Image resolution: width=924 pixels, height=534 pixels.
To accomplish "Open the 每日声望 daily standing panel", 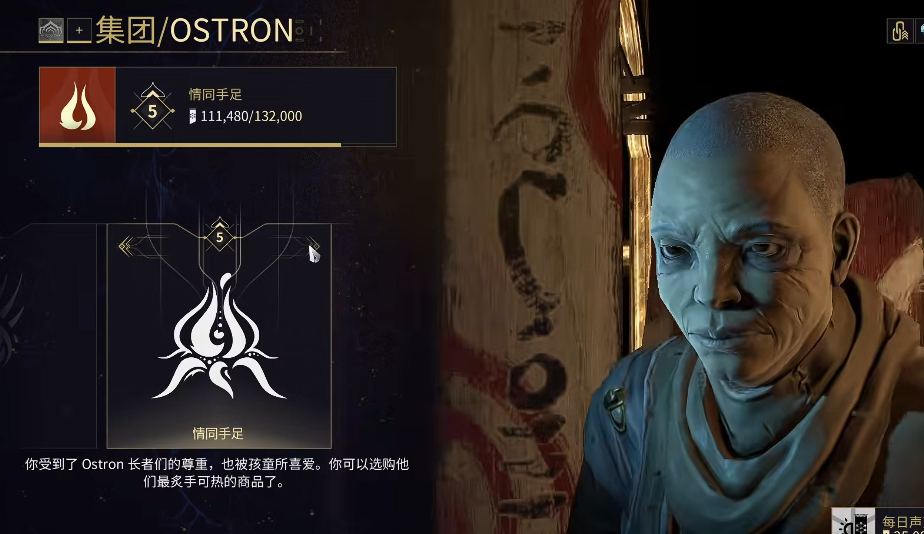I will 880,521.
